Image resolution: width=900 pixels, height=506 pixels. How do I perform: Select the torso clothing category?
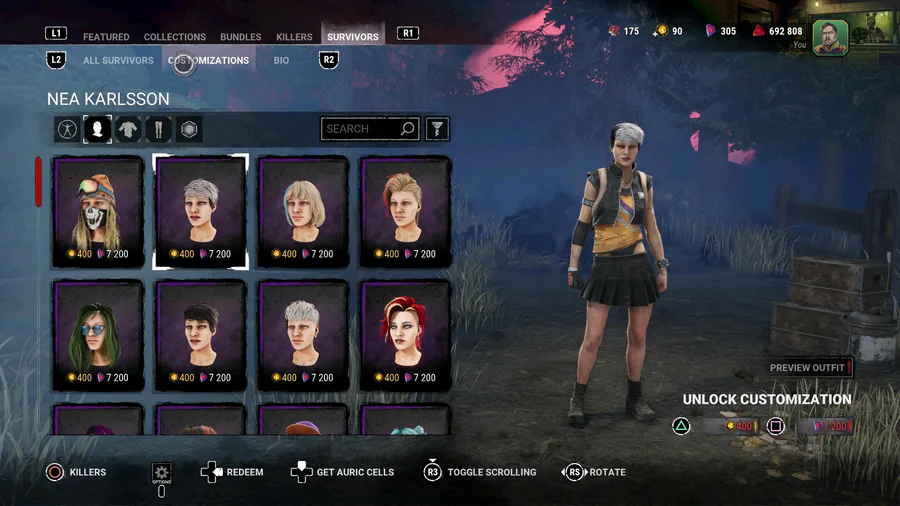128,129
